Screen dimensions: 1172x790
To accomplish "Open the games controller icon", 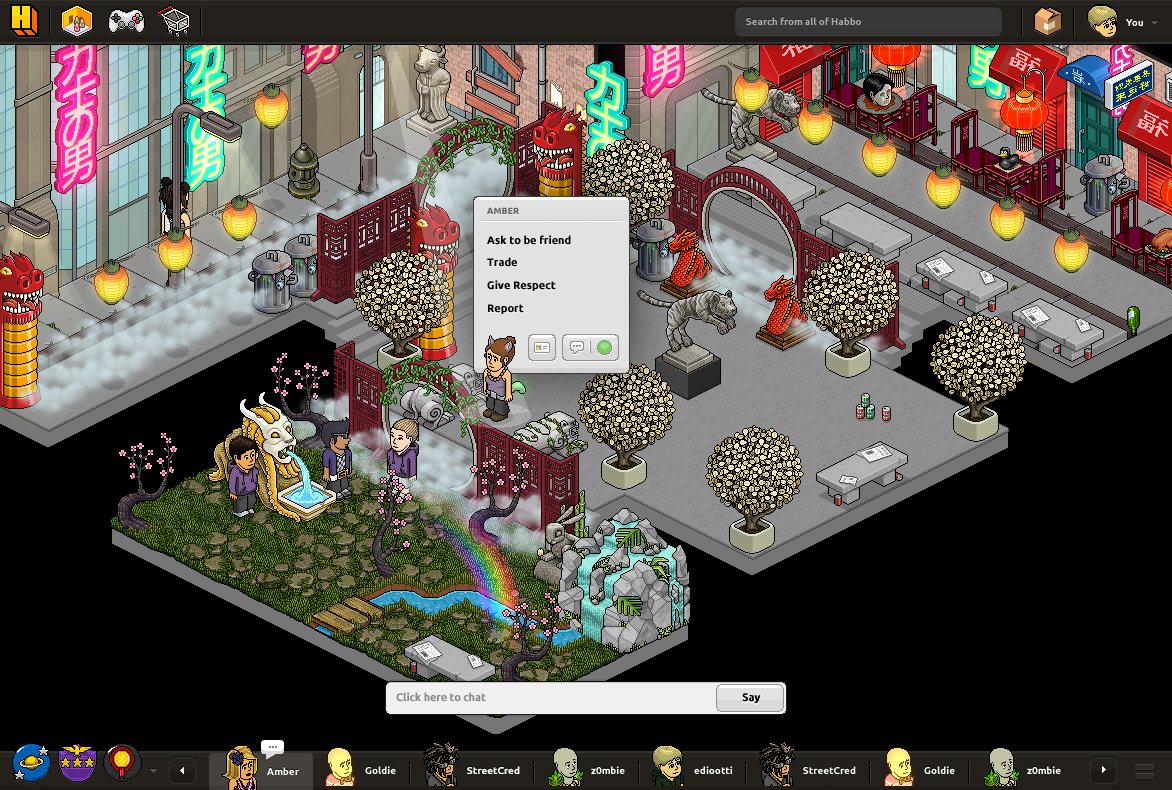I will coord(126,21).
